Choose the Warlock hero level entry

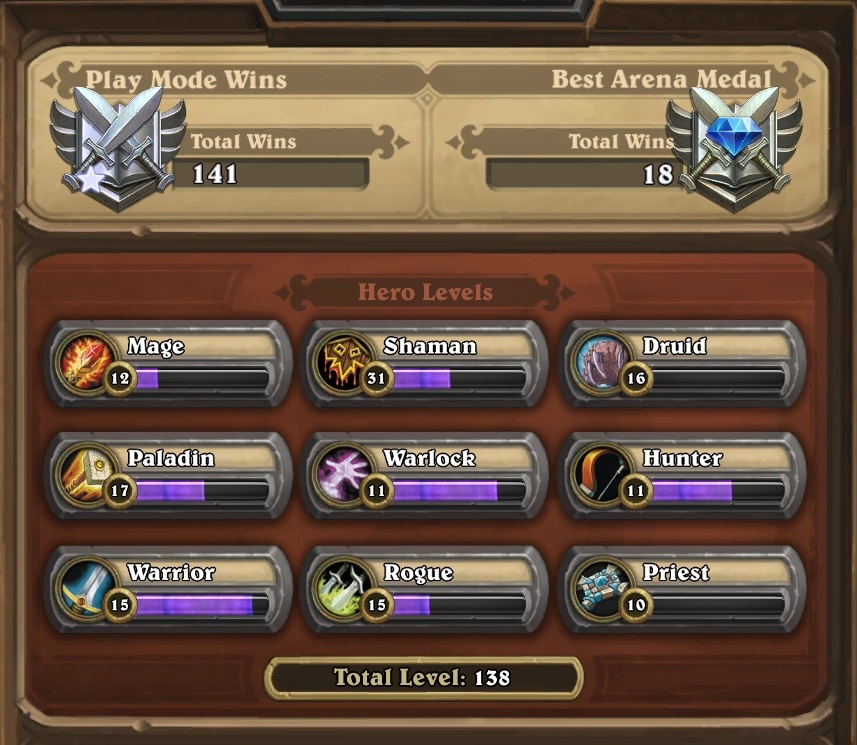click(x=424, y=476)
